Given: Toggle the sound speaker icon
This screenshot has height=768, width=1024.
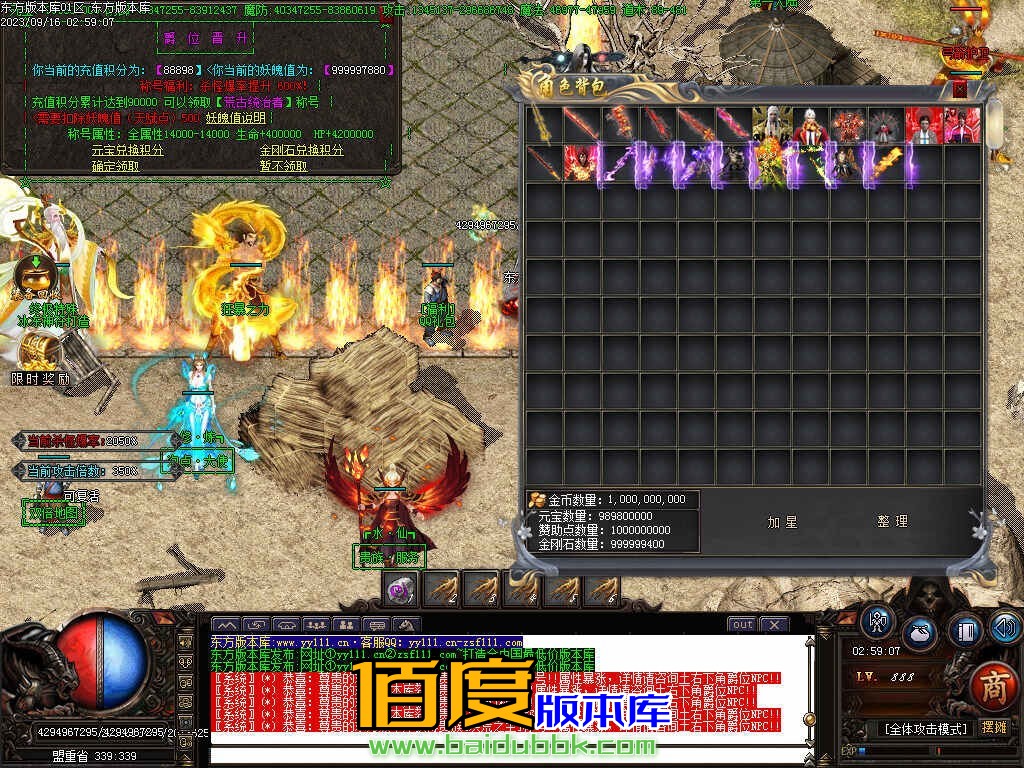Looking at the screenshot, I should point(1005,627).
